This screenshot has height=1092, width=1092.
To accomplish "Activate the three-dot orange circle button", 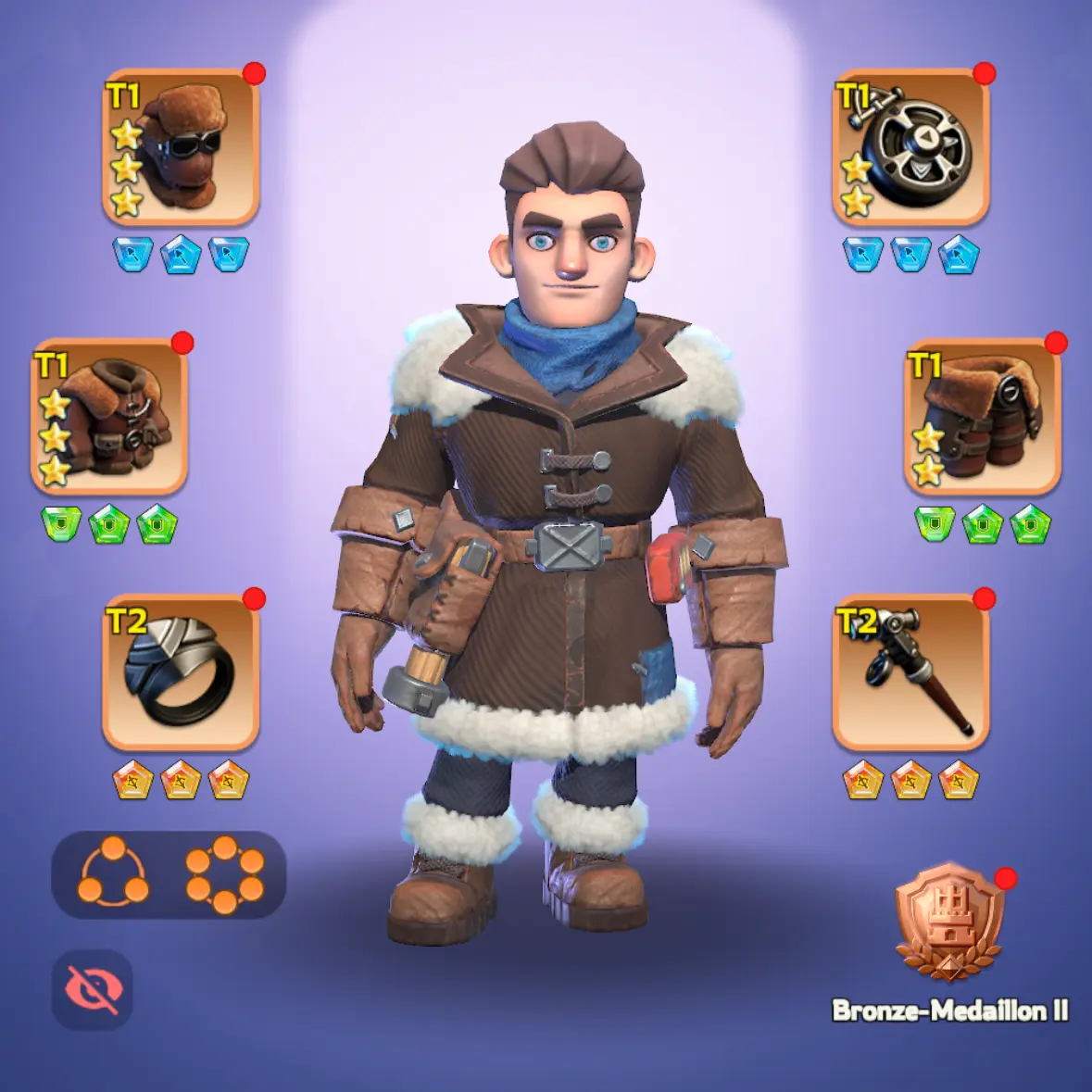I will 113,873.
